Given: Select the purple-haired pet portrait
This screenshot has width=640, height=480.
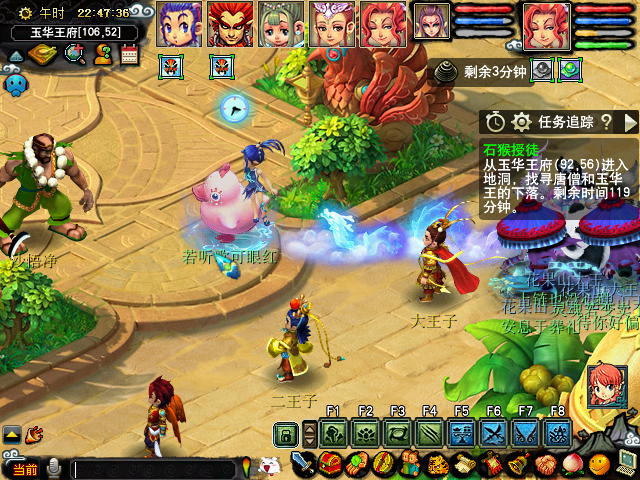Looking at the screenshot, I should (432, 21).
